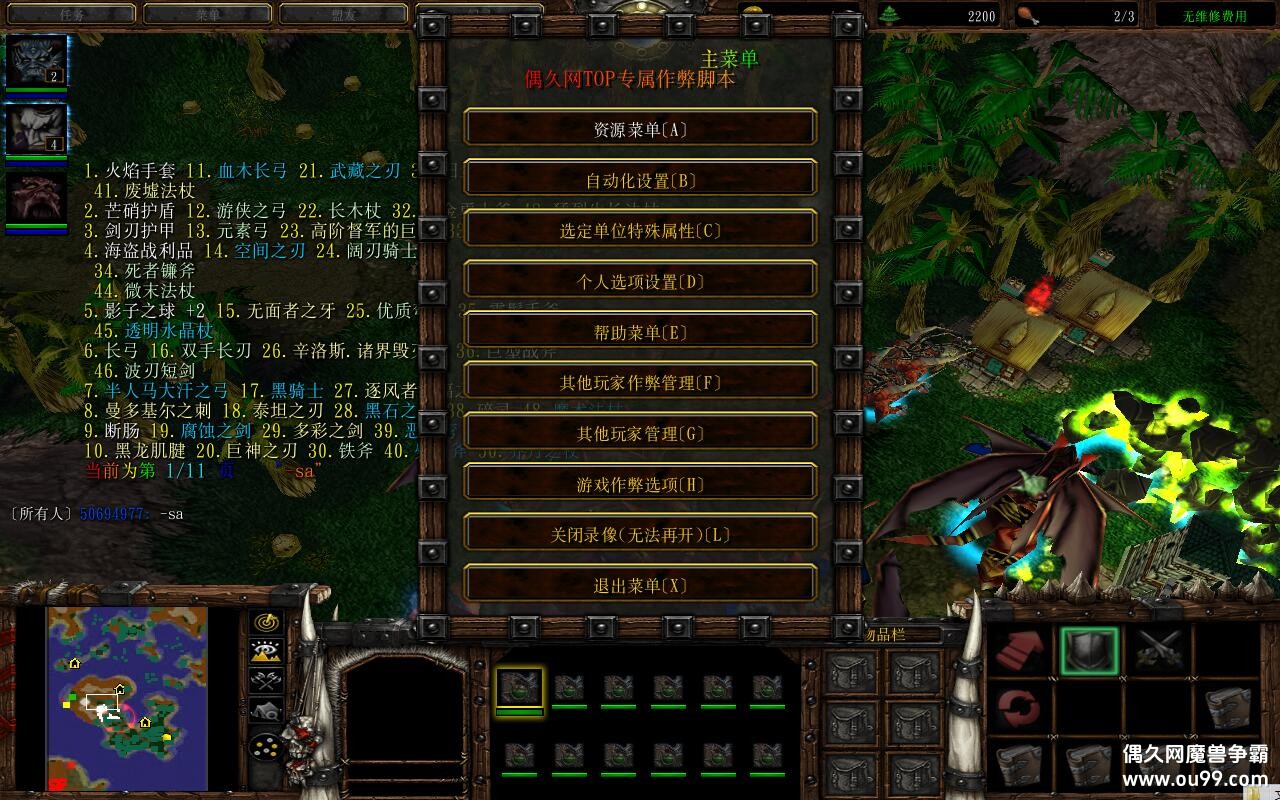1280x800 pixels.
Task: Select the ping minimap alert icon
Action: click(x=263, y=621)
